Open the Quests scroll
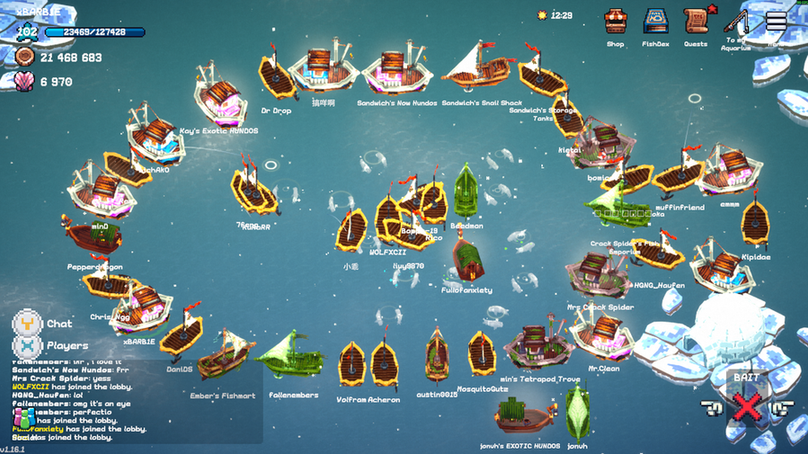The height and width of the screenshot is (454, 808). coord(696,21)
